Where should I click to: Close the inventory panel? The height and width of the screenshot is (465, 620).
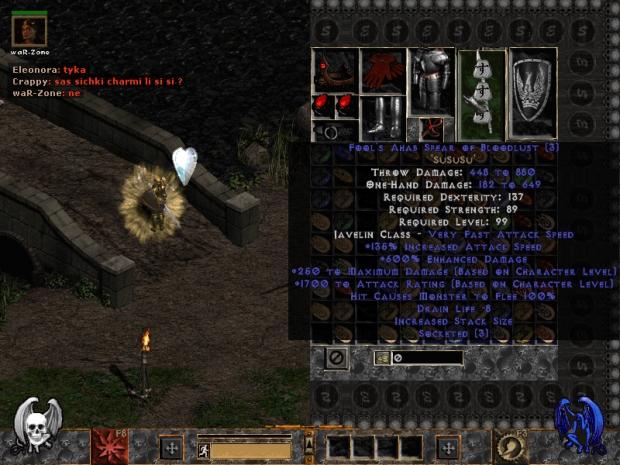337,357
